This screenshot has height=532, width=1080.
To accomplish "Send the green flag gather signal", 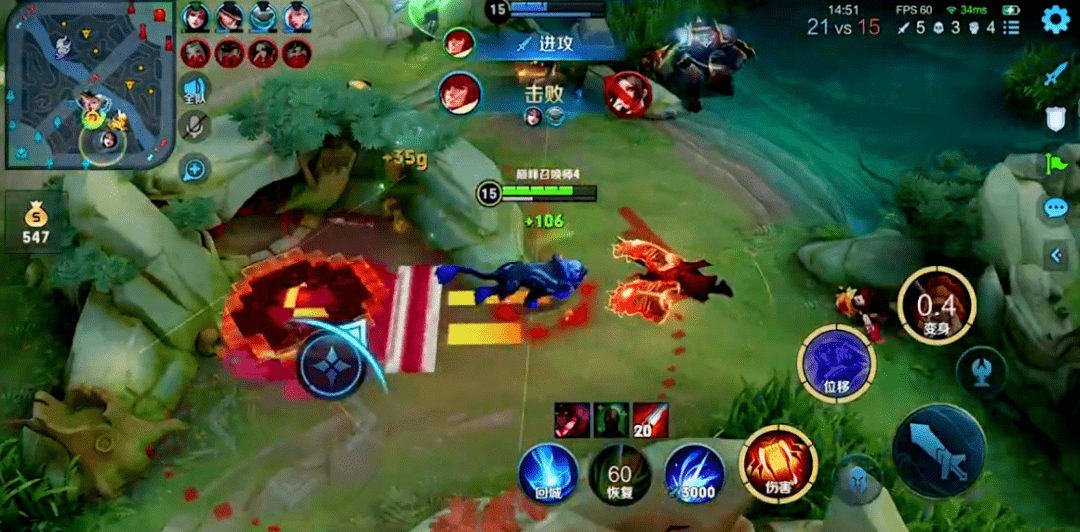I will [1056, 163].
